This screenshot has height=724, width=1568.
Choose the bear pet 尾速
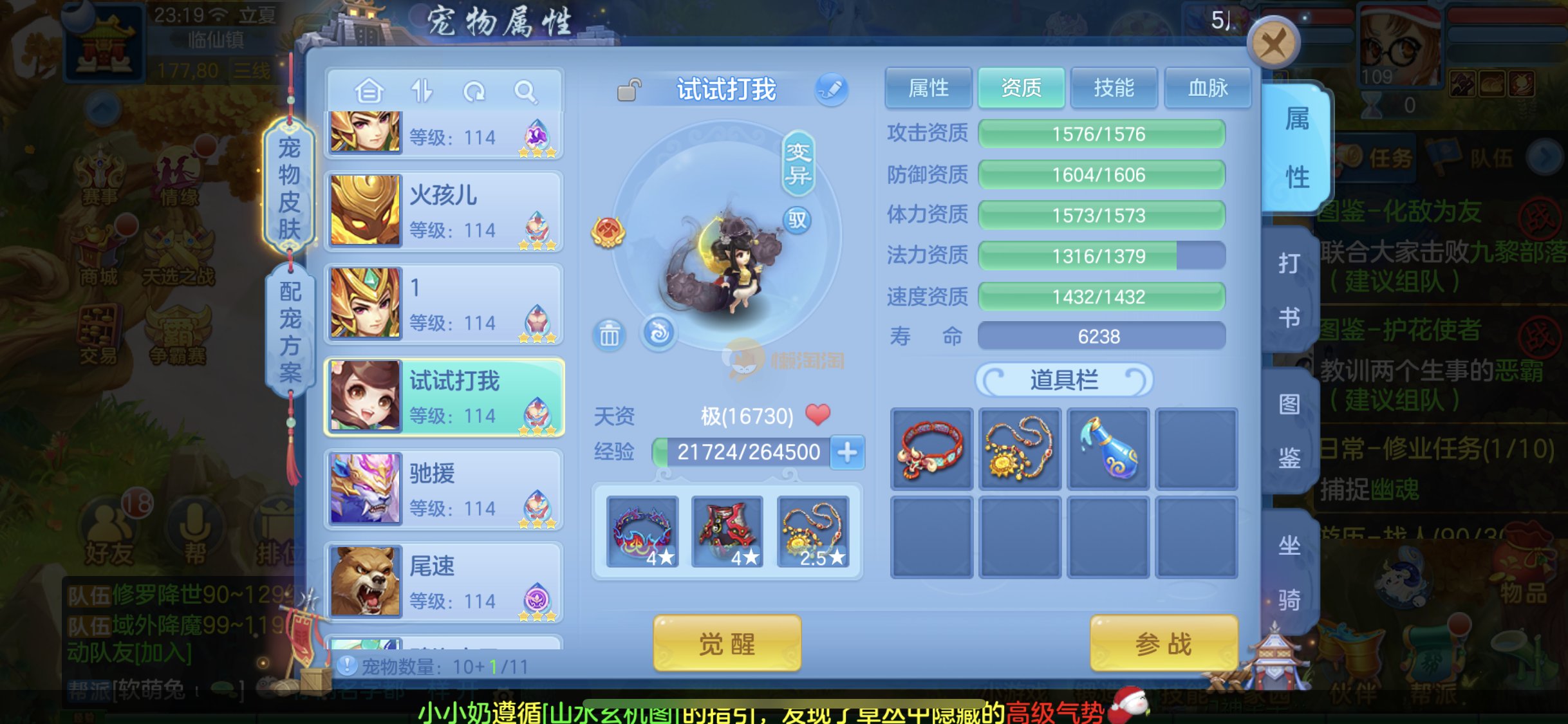444,582
